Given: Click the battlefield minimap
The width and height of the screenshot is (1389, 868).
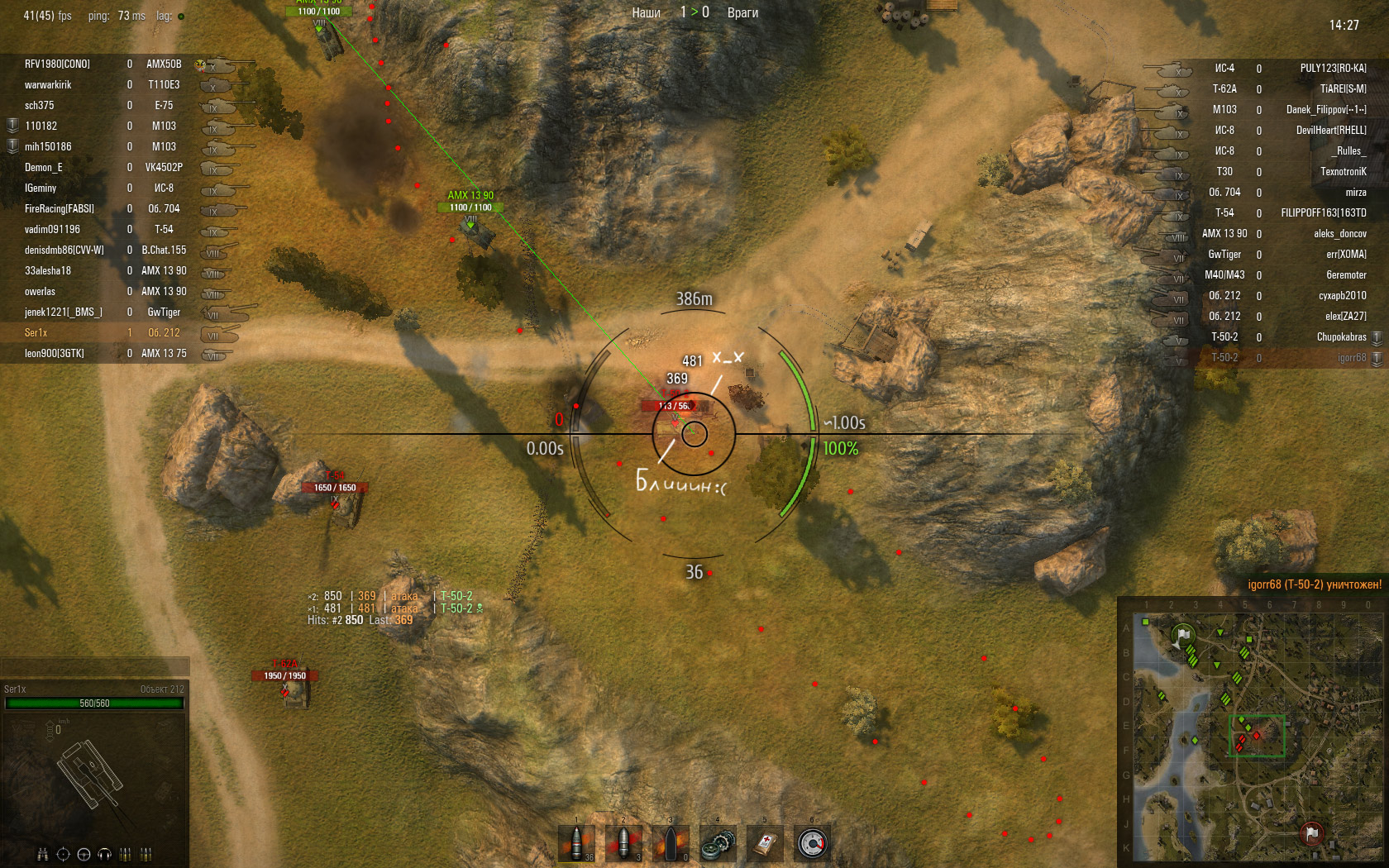Looking at the screenshot, I should (x=1253, y=732).
